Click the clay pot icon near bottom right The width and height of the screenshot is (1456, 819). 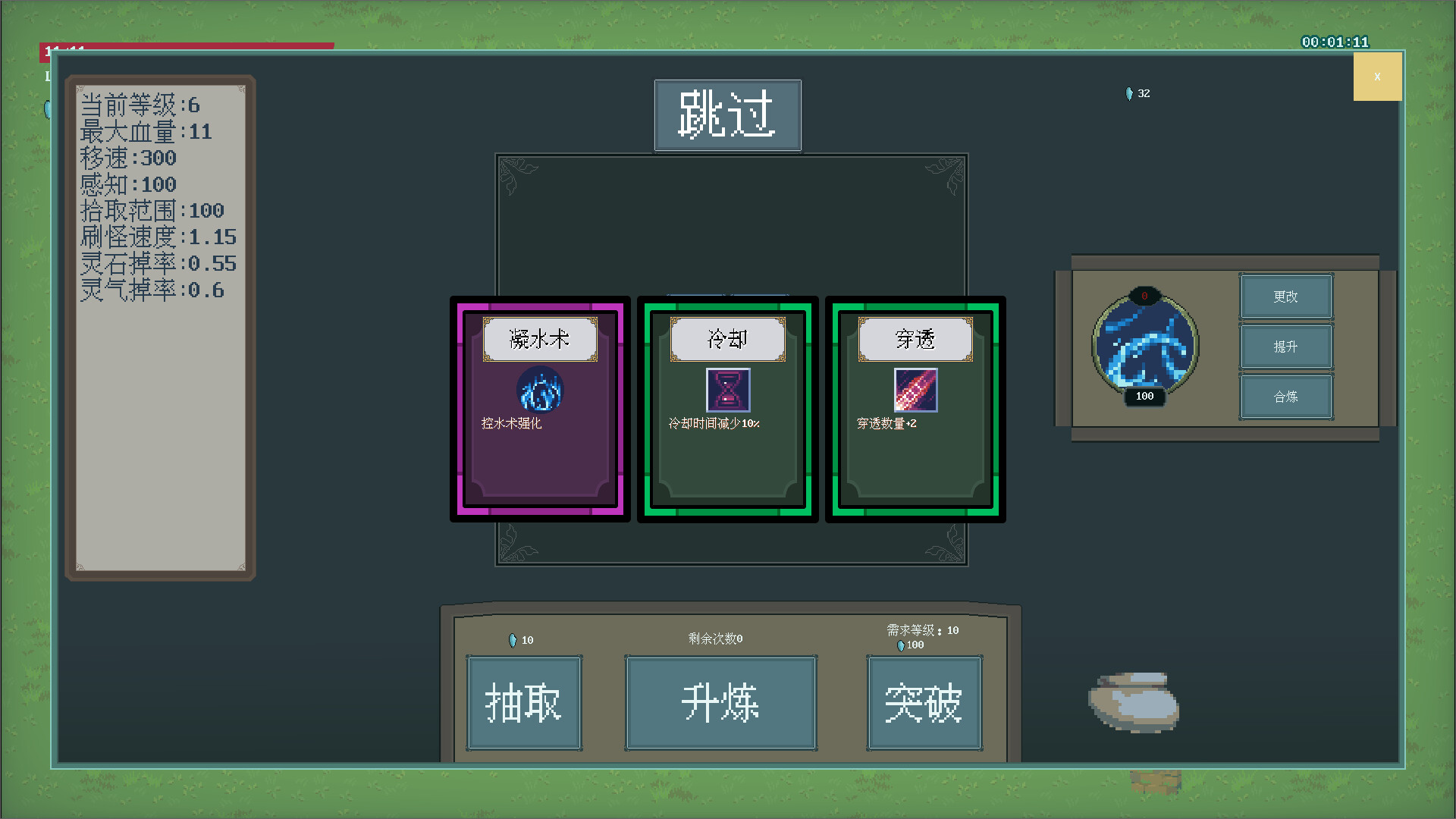coord(1131,703)
